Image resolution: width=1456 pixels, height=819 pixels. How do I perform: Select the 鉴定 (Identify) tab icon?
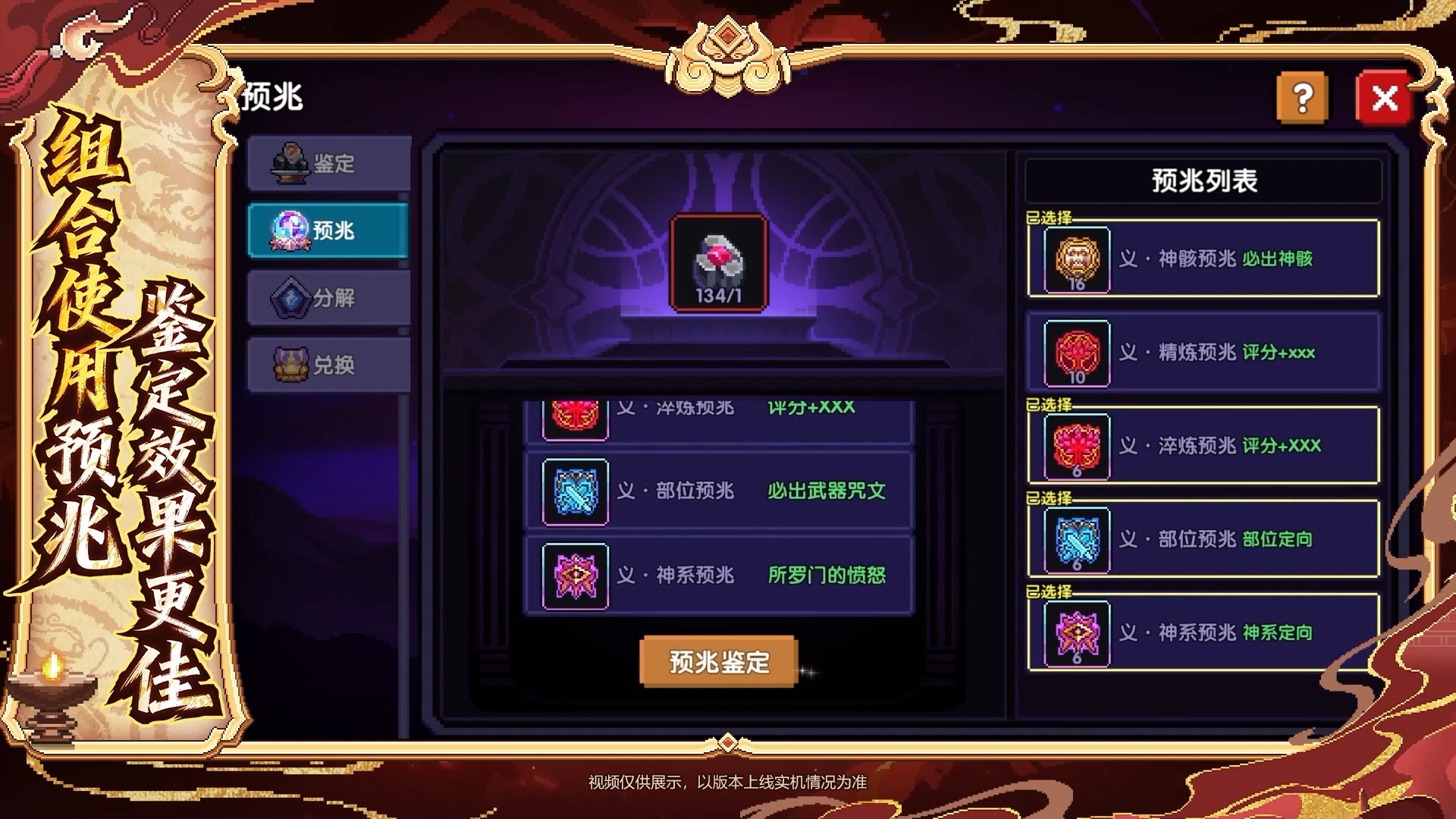pyautogui.click(x=289, y=164)
